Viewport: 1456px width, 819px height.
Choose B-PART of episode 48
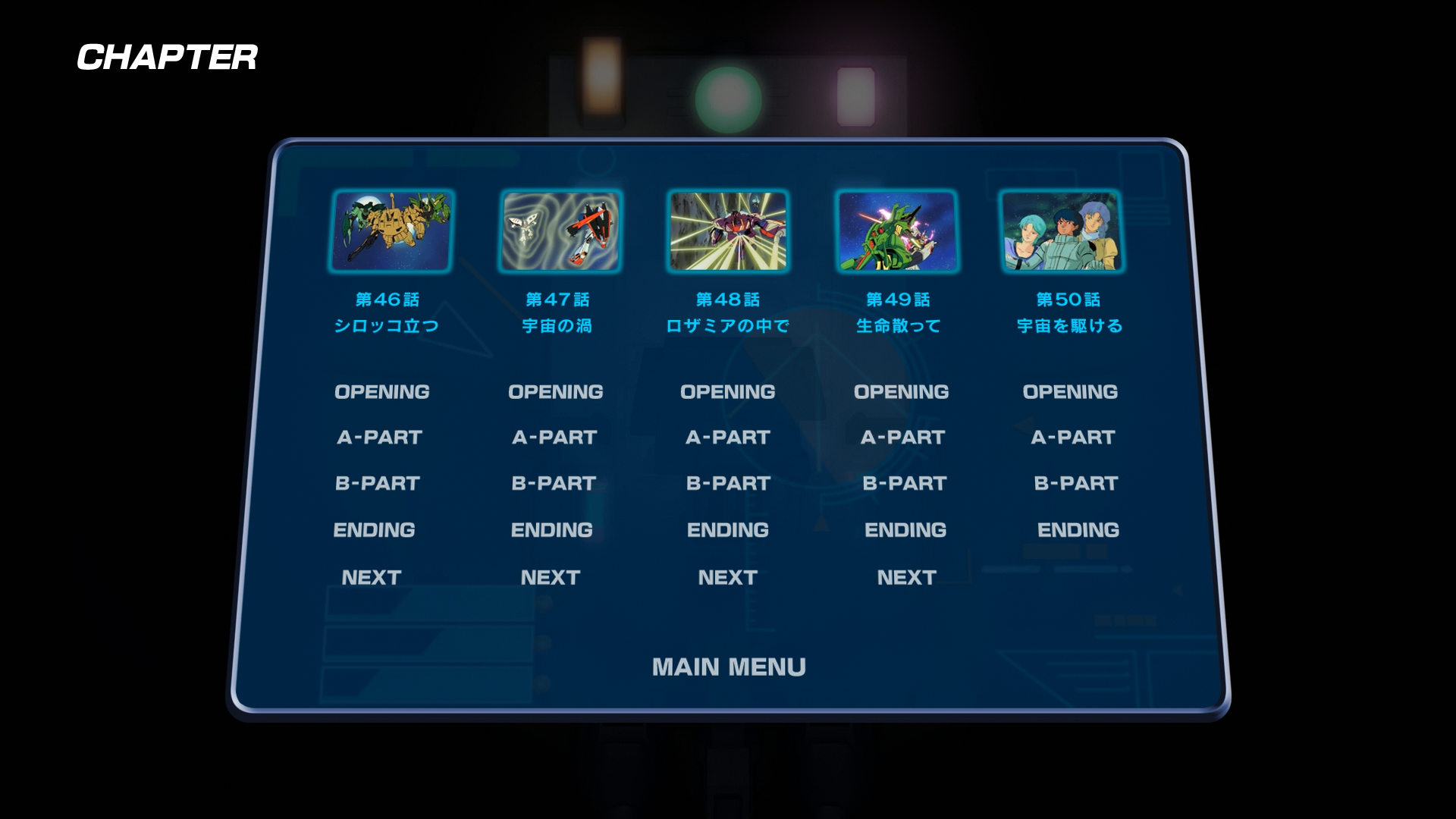click(728, 484)
